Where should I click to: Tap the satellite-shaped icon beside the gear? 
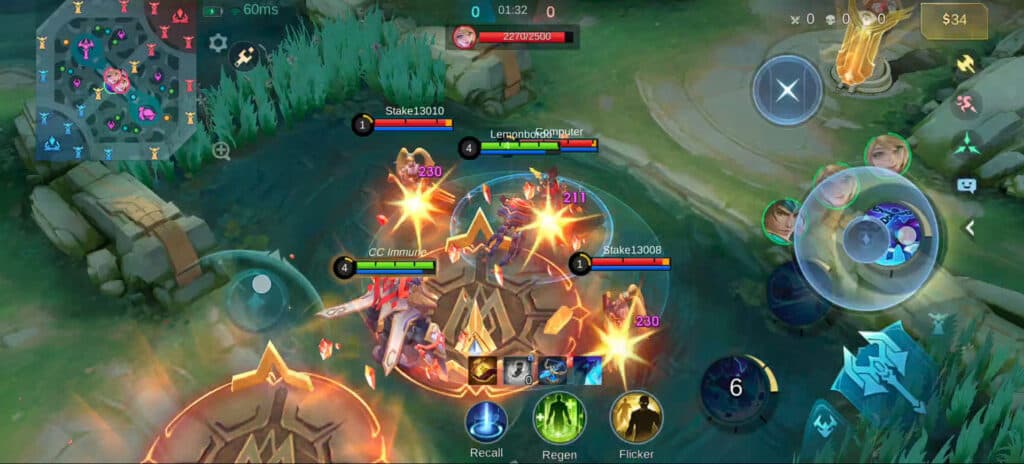(x=244, y=57)
